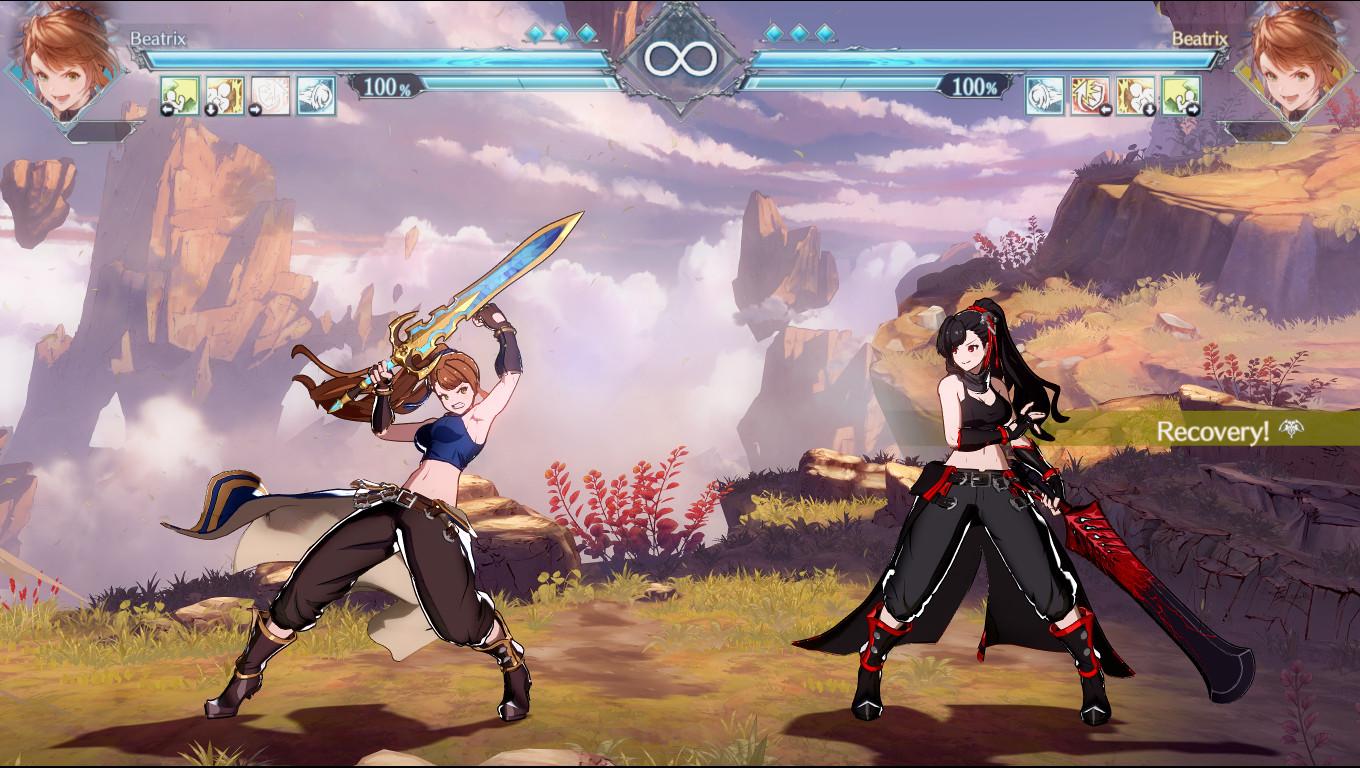Screen dimensions: 1360x768
Task: Select the yellow dash-attack skill icon
Action: pos(180,95)
